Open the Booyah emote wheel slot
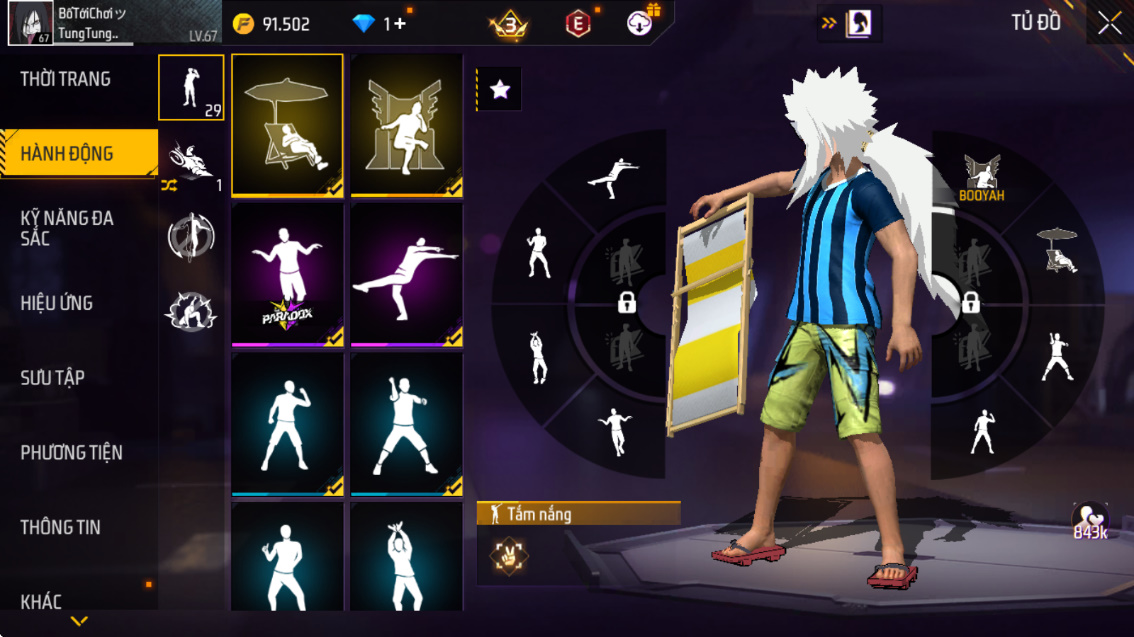This screenshot has width=1134, height=637. click(981, 178)
